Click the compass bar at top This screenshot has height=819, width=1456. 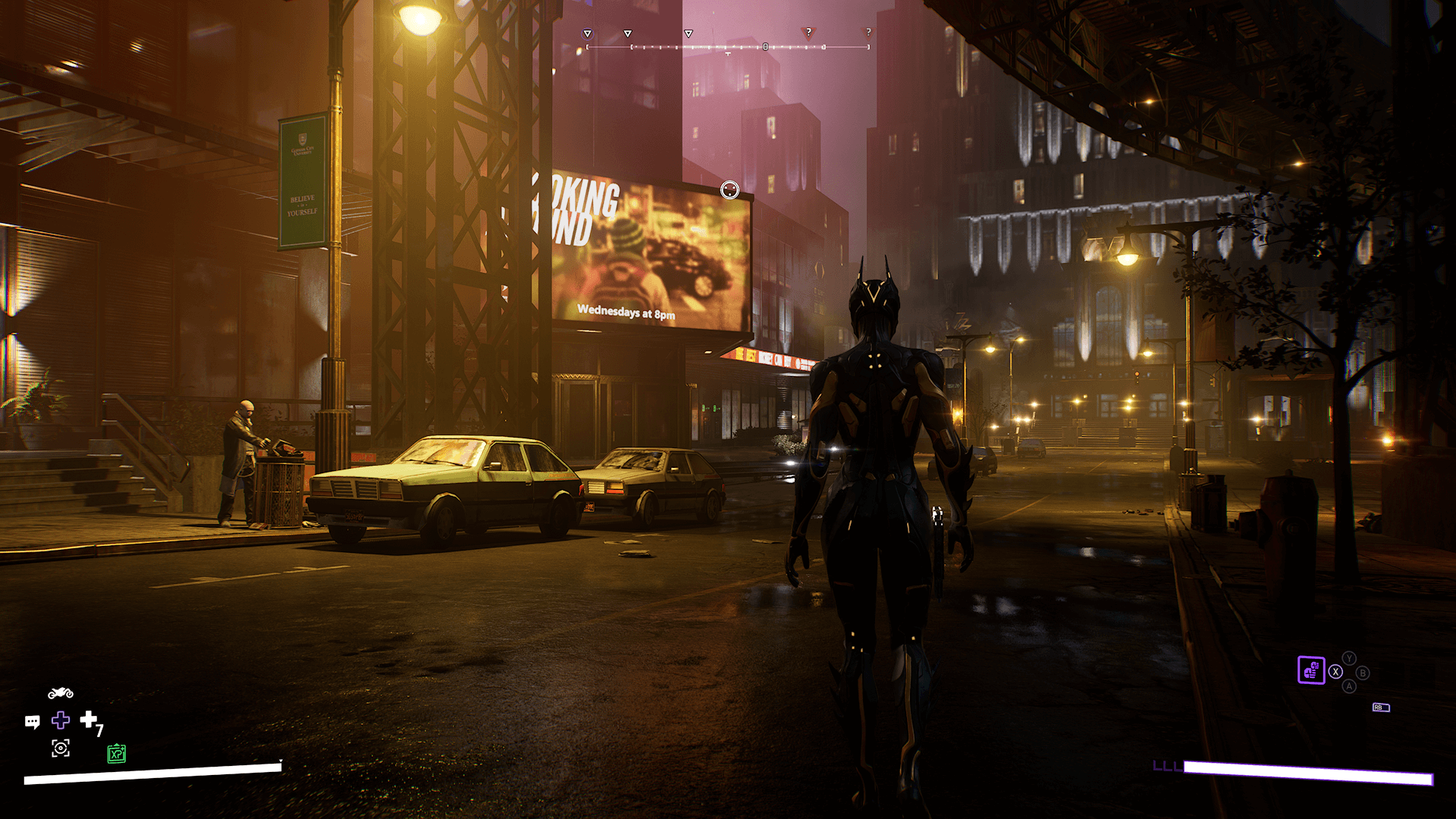pos(728,47)
